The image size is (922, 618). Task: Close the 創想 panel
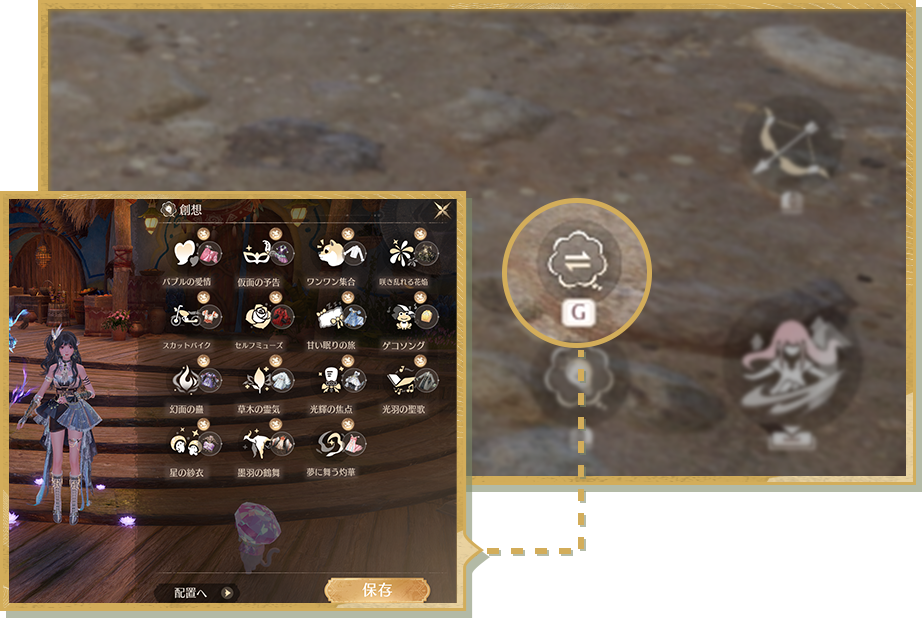442,210
